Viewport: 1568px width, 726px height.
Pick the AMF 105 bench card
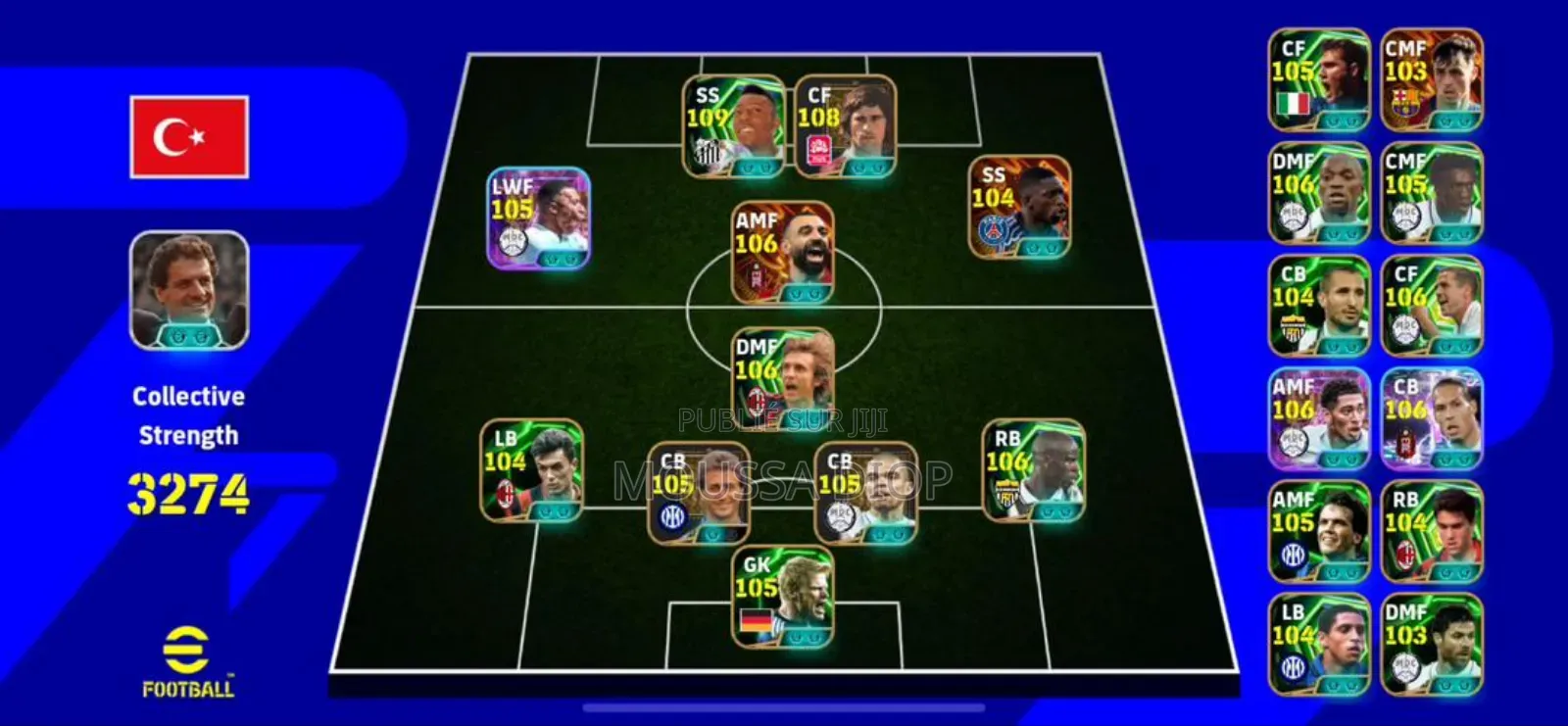pos(1319,531)
